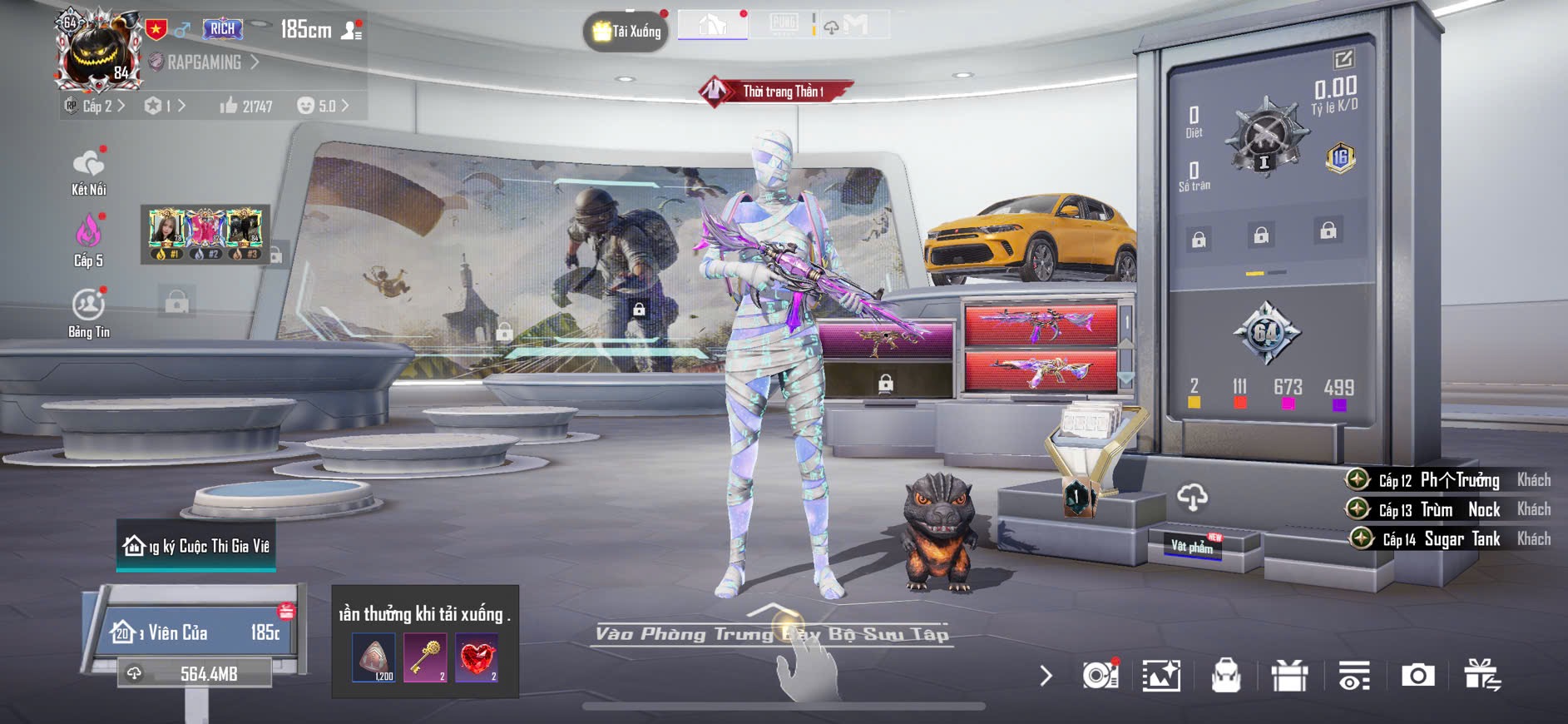Open the backpack inventory icon

click(1225, 675)
